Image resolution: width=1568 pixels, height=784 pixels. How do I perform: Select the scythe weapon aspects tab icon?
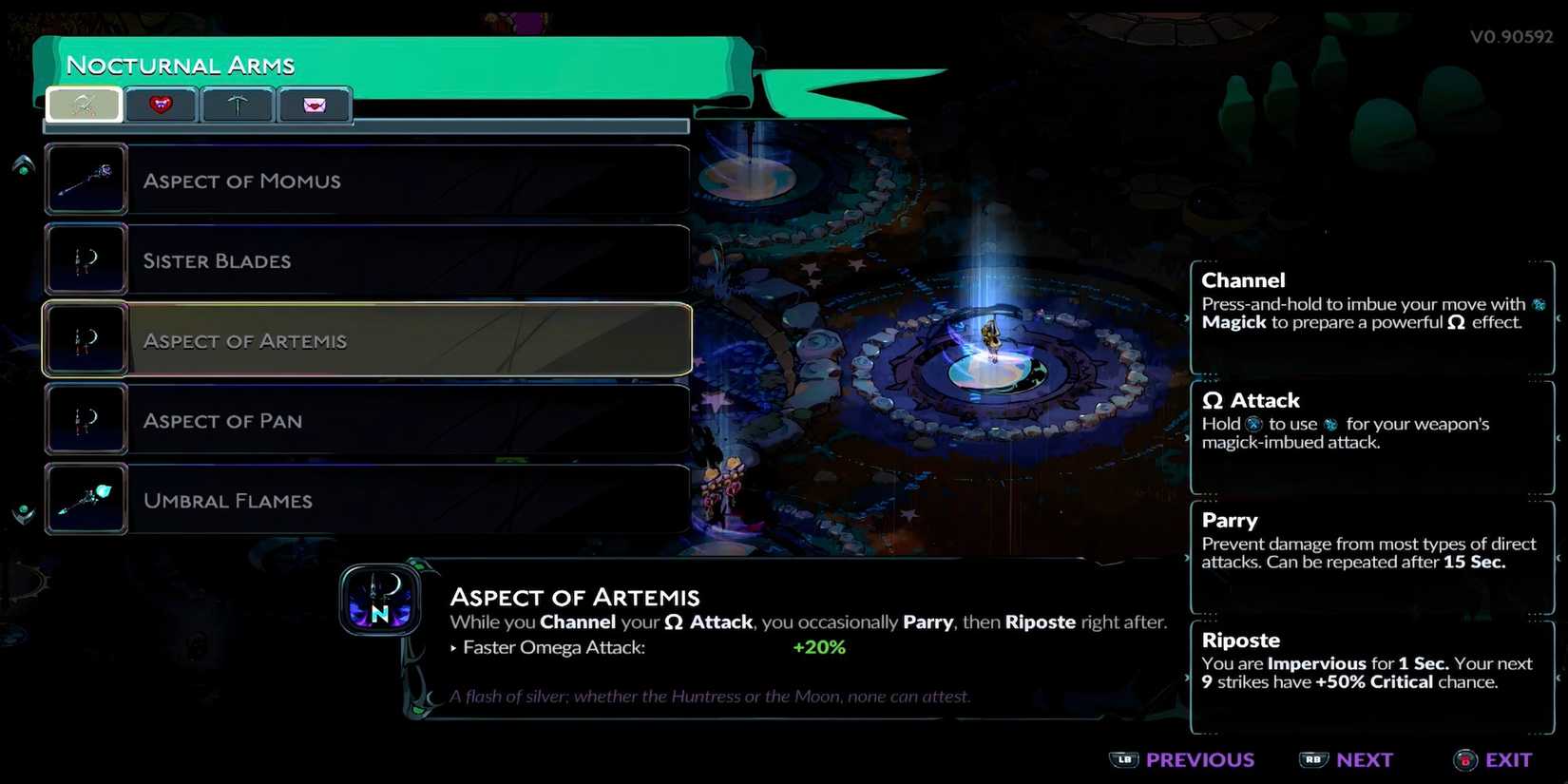tap(84, 105)
